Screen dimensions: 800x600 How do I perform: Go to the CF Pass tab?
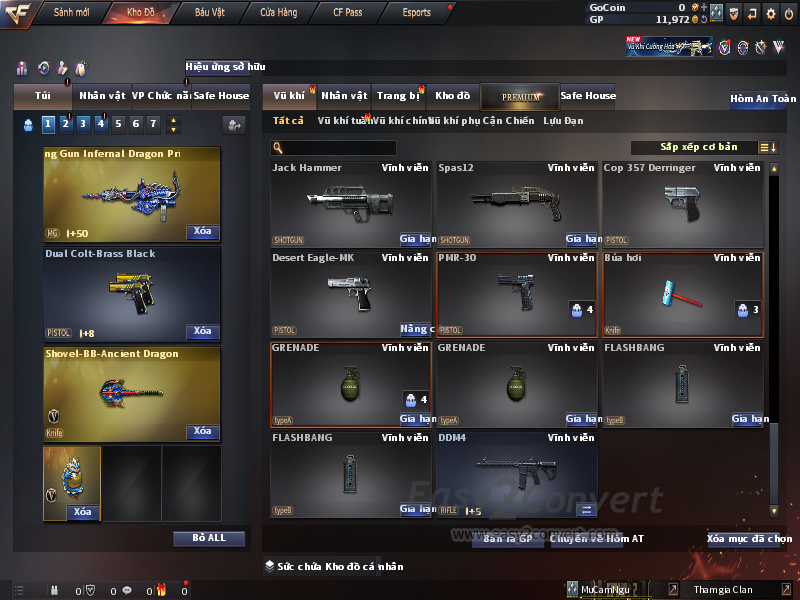click(350, 13)
